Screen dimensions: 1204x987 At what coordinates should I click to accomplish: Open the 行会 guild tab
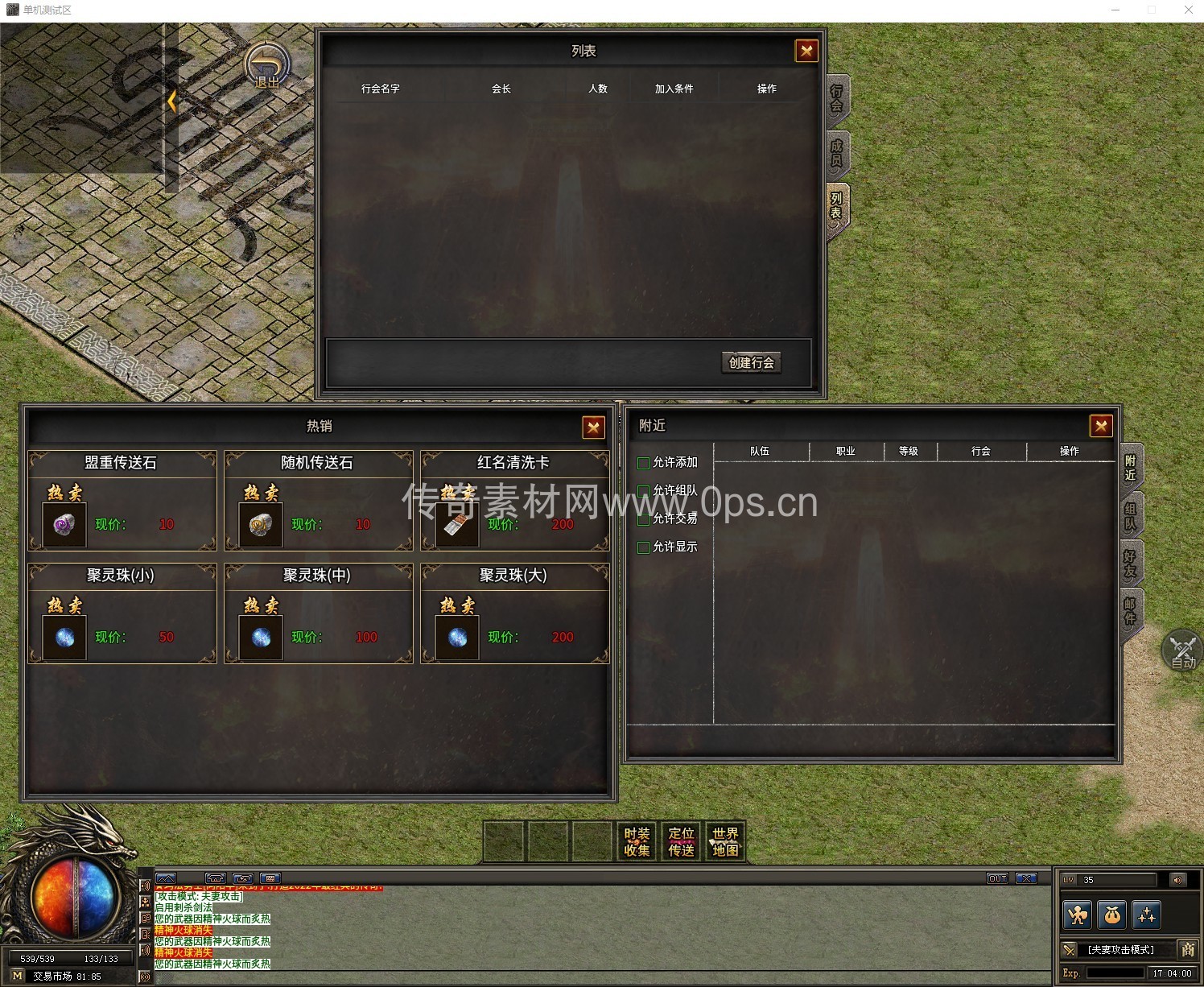[x=837, y=98]
